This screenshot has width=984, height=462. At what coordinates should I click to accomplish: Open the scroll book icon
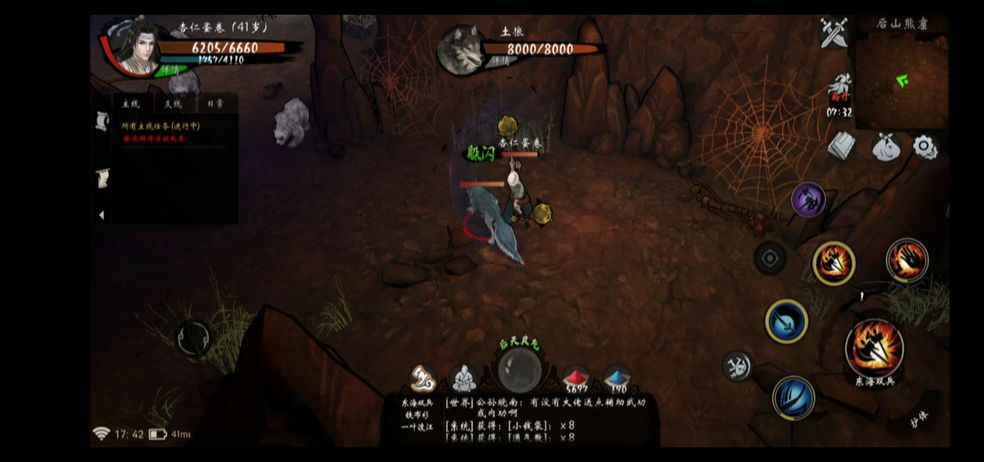(x=842, y=146)
